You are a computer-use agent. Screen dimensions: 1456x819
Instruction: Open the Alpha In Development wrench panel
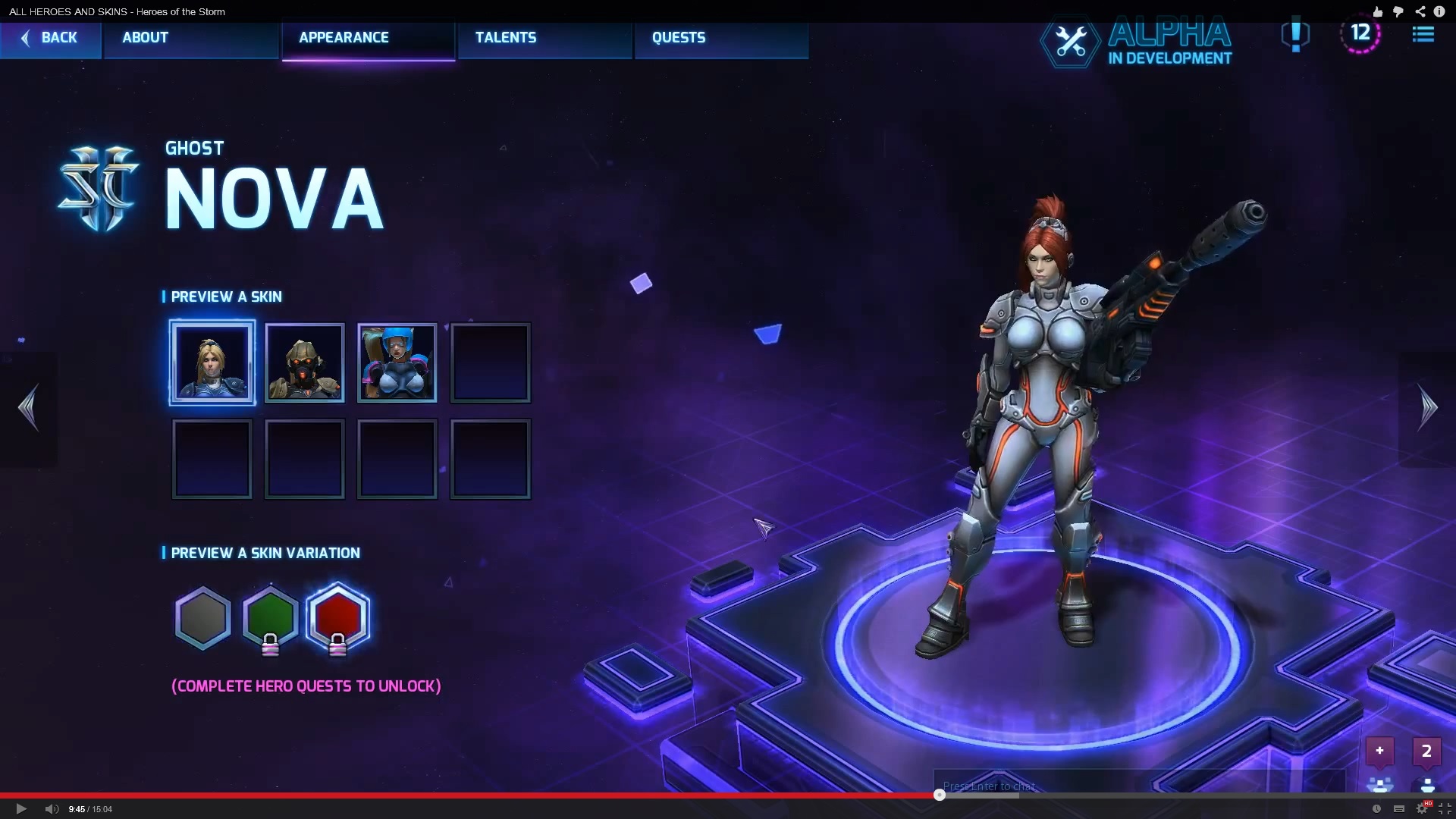pos(1069,42)
